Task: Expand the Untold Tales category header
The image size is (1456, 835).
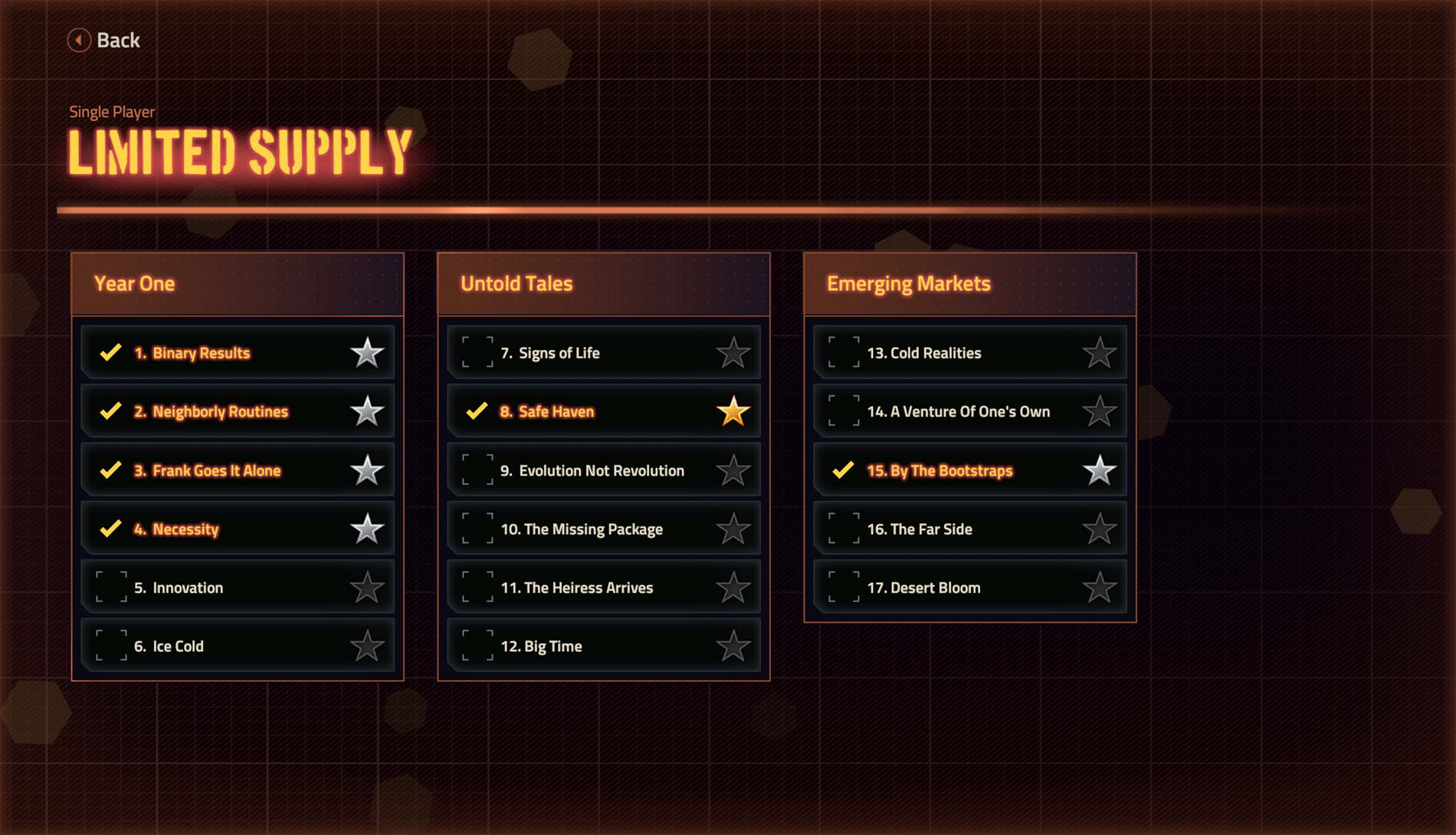Action: 603,283
